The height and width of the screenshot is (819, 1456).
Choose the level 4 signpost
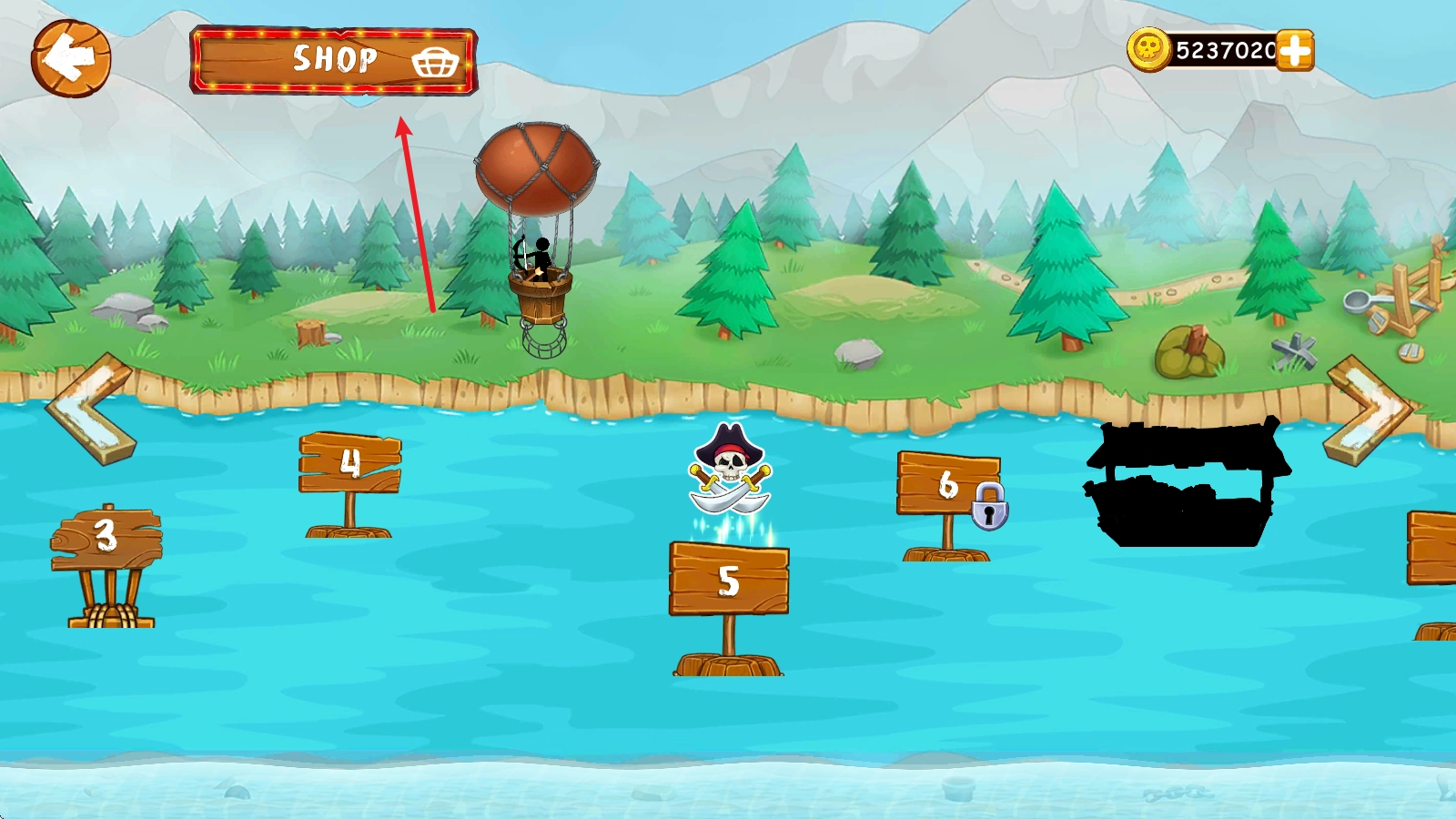coord(350,463)
